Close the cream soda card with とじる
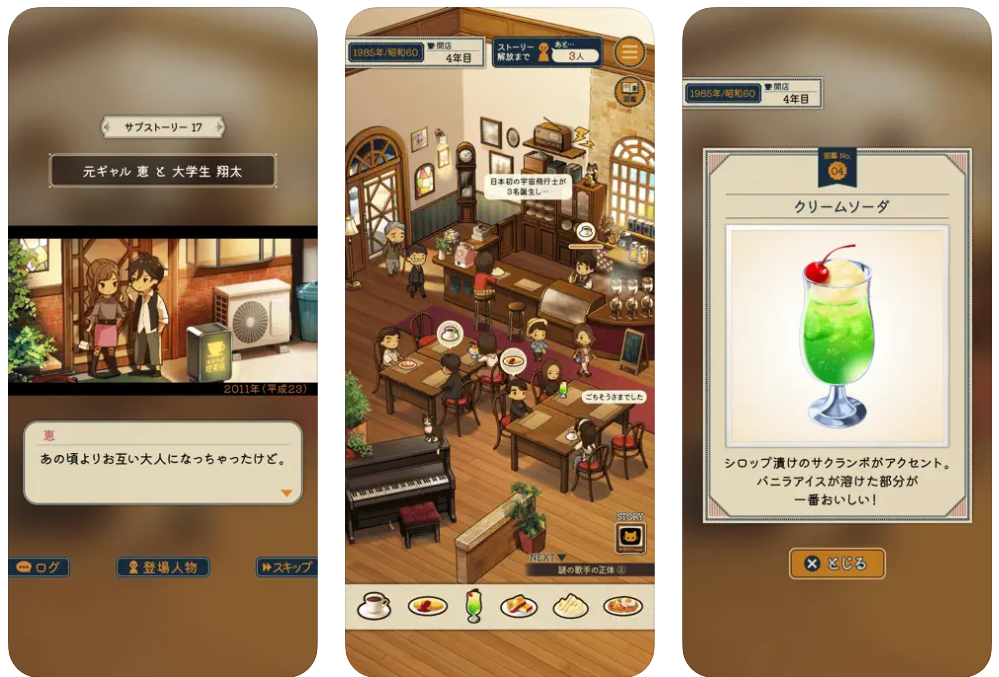999x677 pixels. click(x=837, y=563)
